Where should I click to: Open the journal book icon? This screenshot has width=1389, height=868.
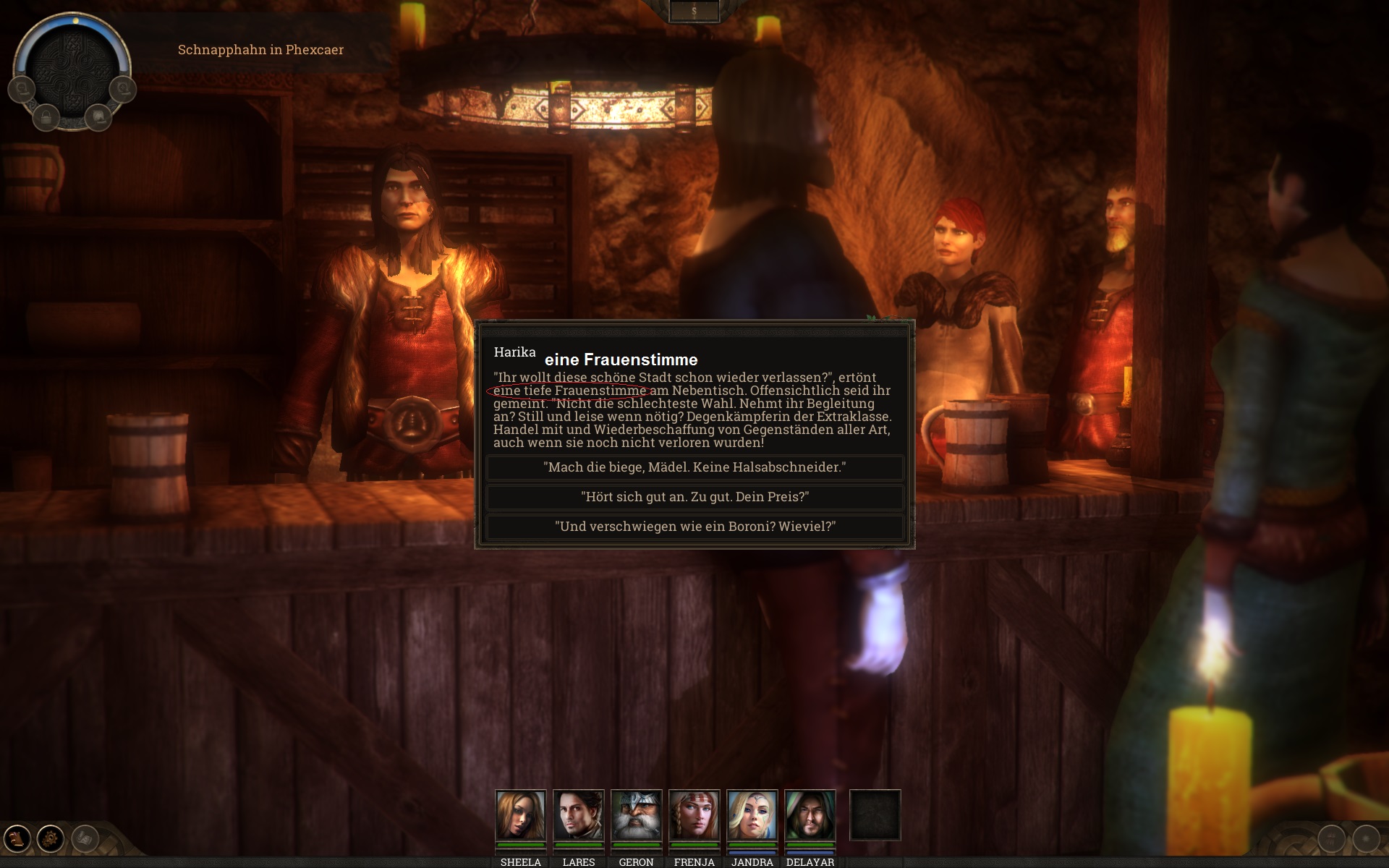[x=17, y=839]
